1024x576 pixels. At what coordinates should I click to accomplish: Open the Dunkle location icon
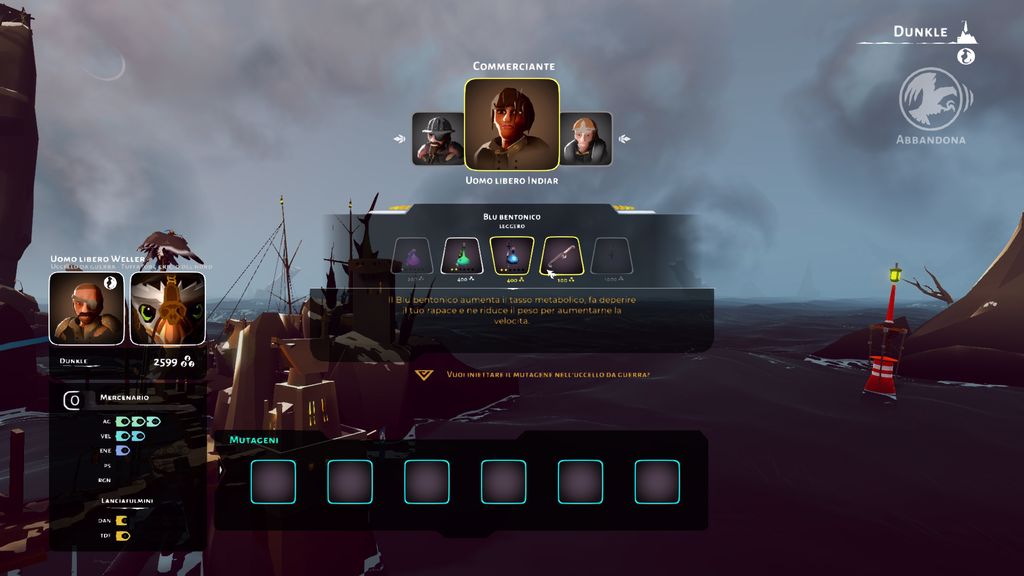965,32
